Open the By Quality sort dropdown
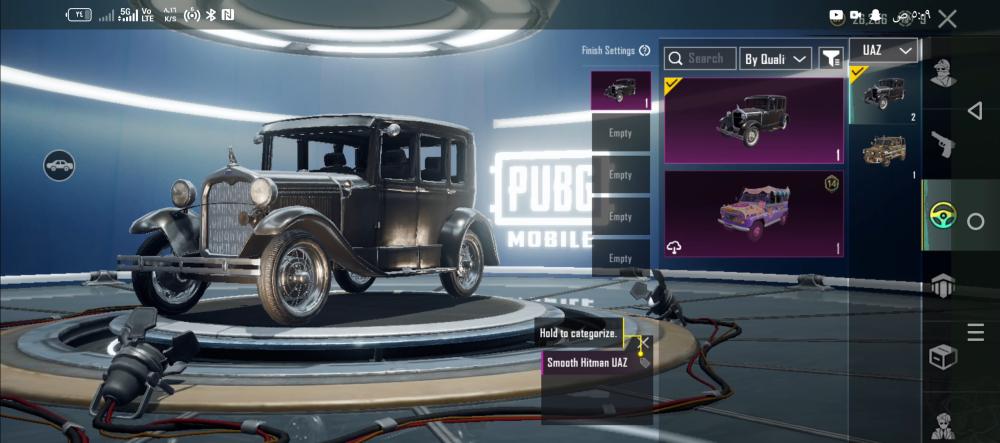 click(775, 59)
